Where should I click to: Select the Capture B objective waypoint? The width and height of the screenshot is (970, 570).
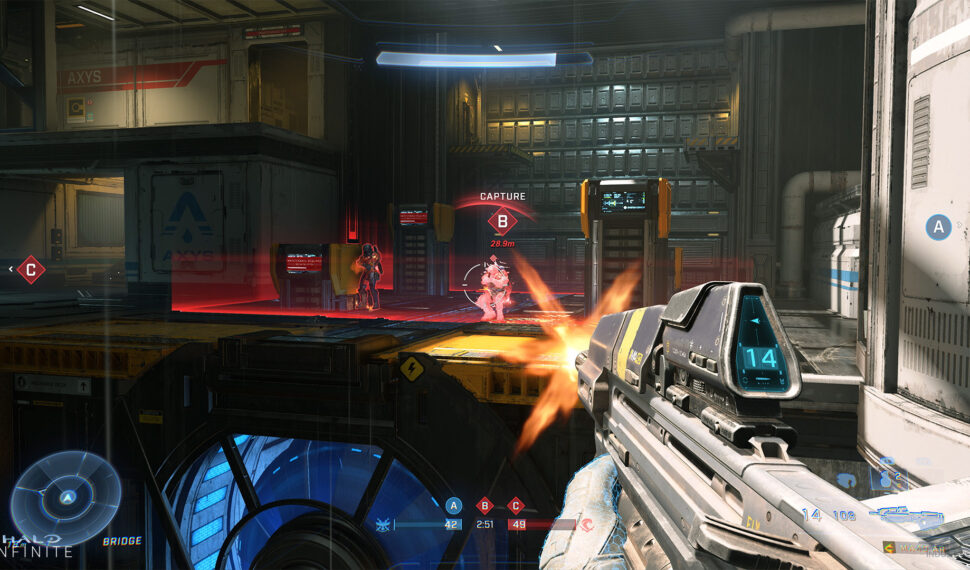502,221
